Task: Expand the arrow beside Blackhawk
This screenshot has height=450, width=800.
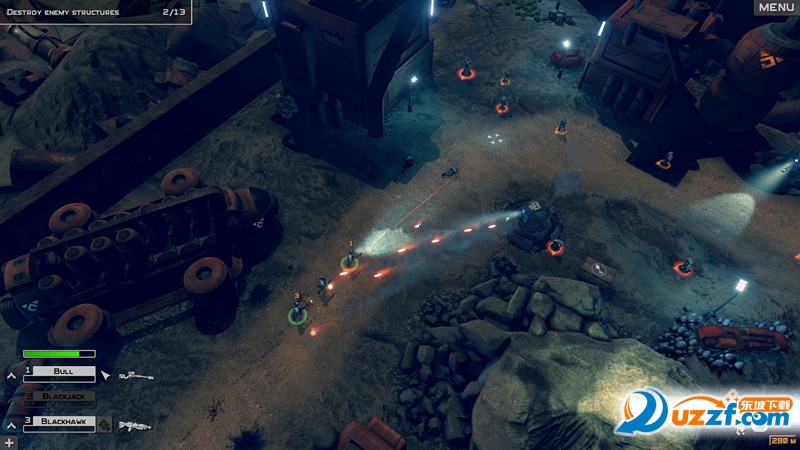Action: tap(10, 425)
